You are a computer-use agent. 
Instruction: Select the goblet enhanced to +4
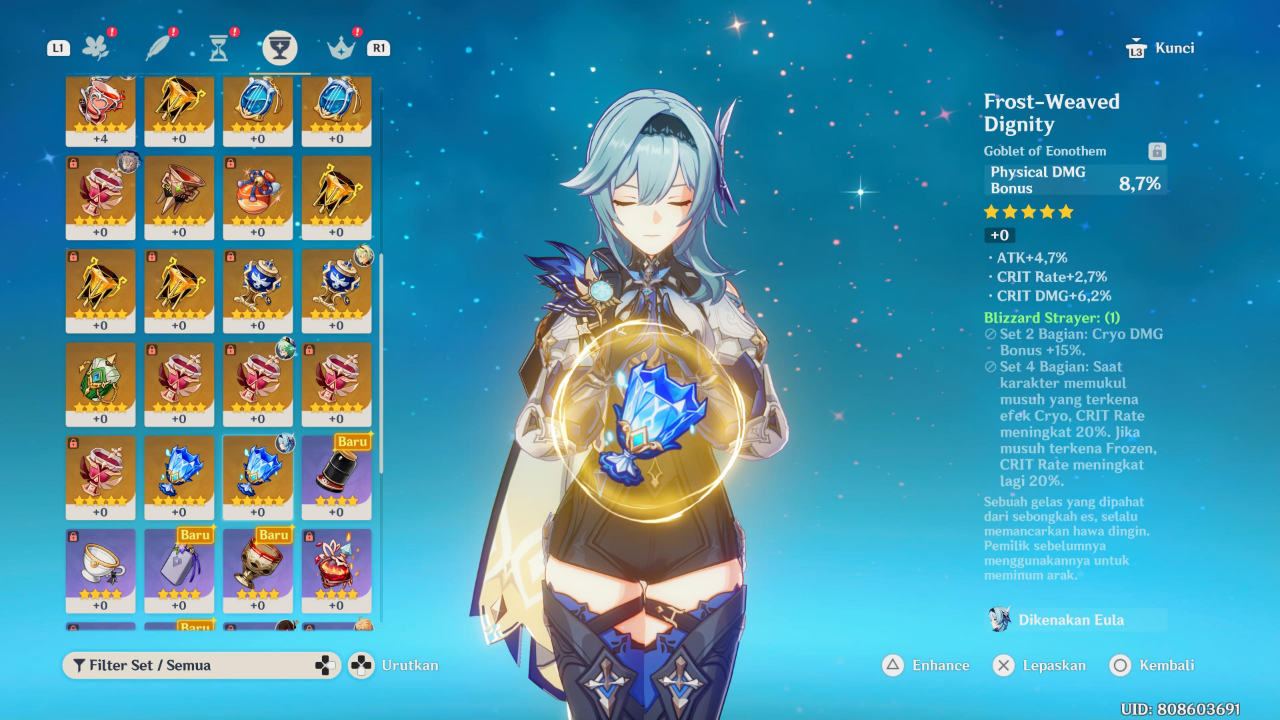pyautogui.click(x=100, y=105)
